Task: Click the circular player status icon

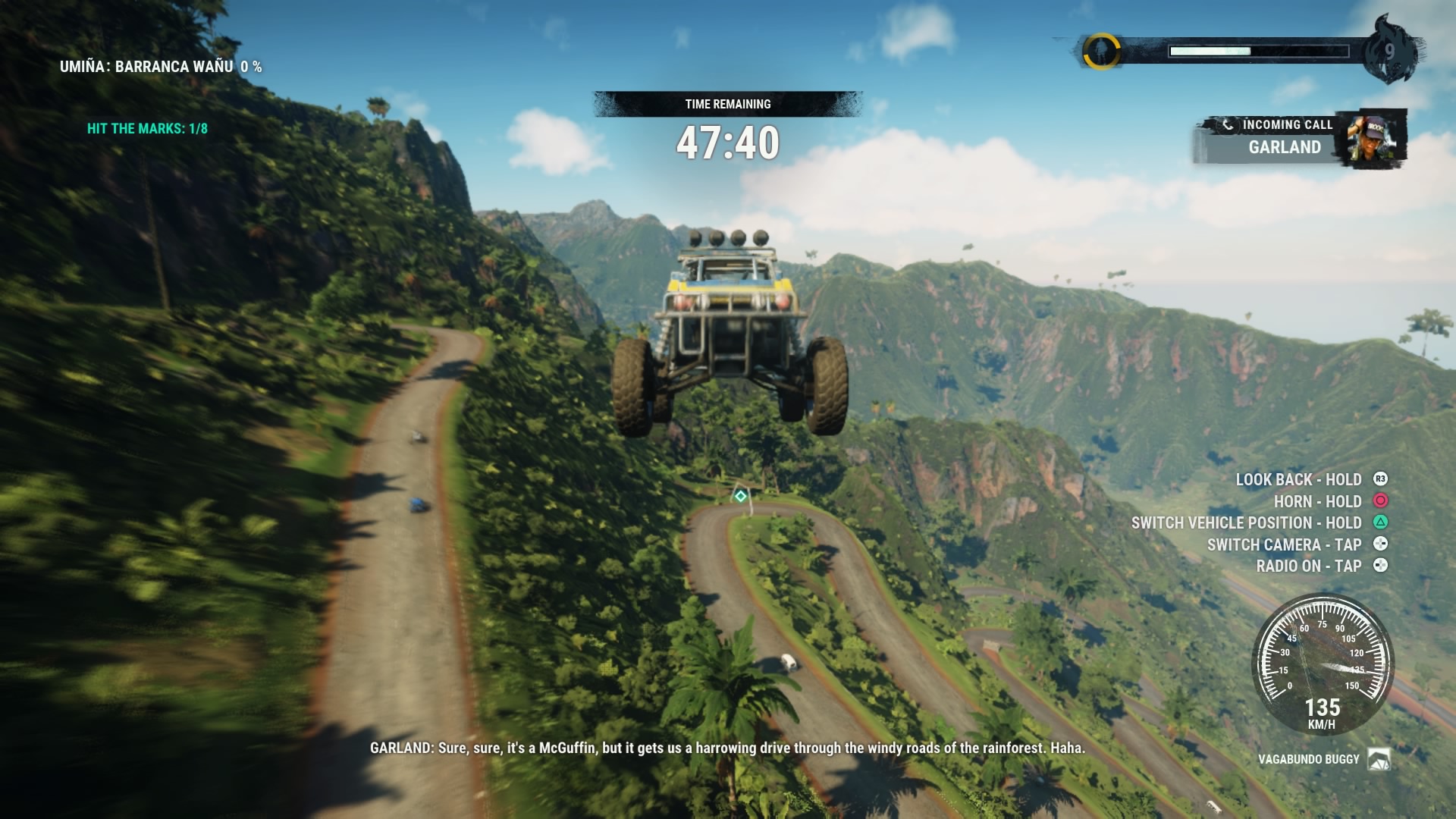Action: 1100,52
